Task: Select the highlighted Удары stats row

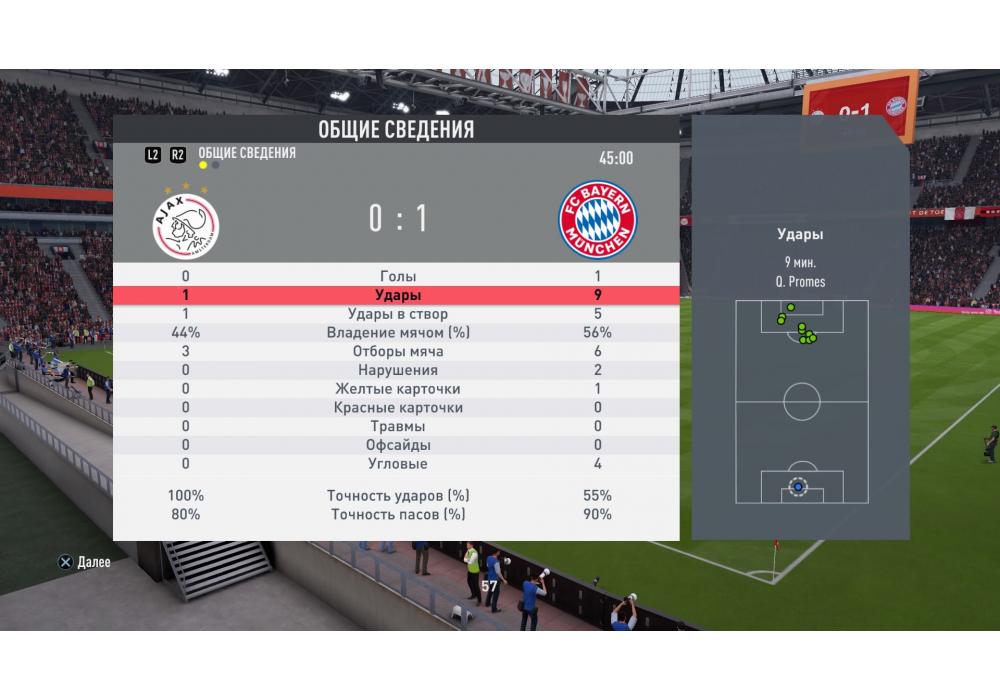Action: 397,295
